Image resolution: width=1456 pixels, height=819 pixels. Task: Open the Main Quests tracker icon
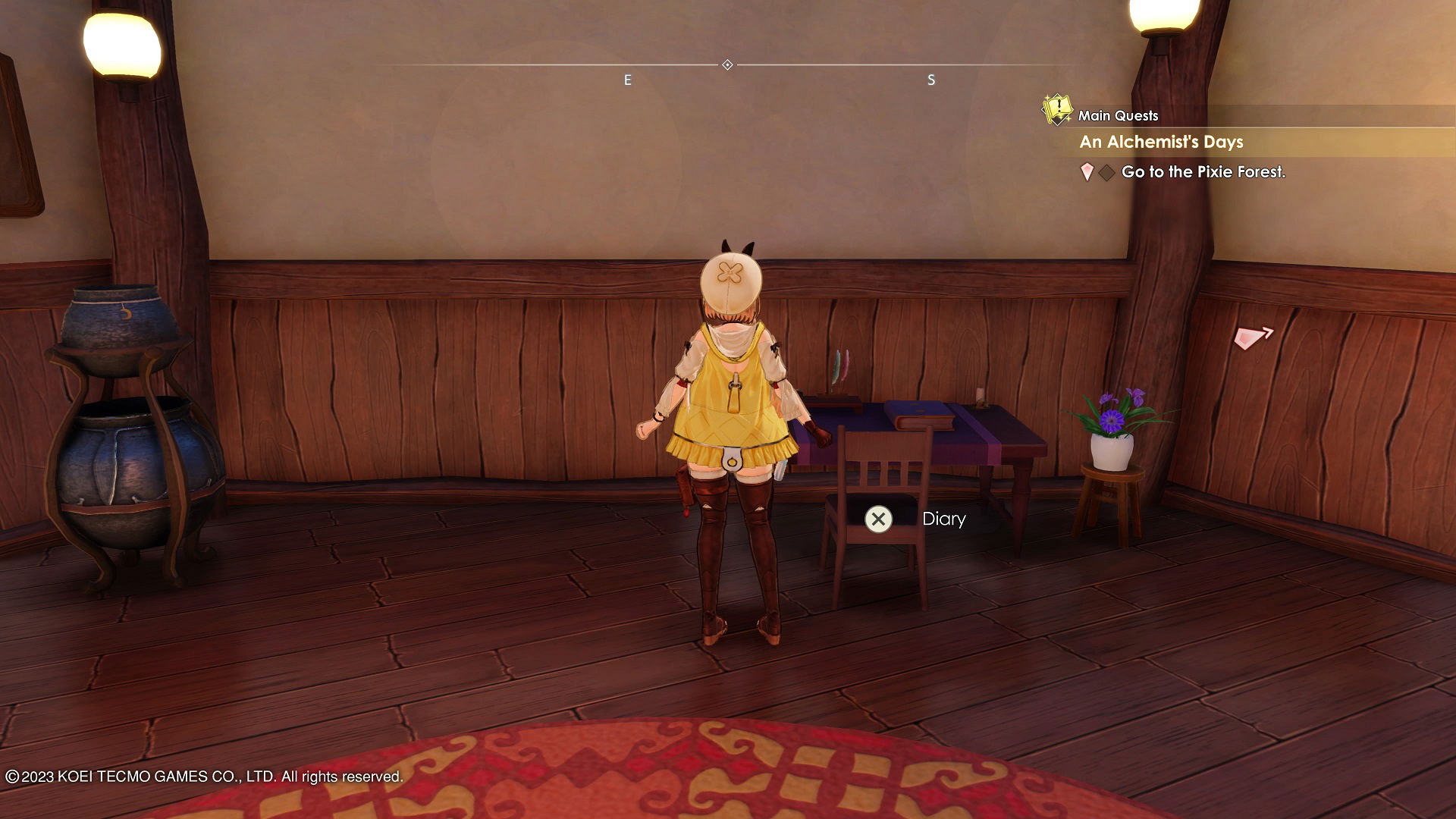tap(1056, 110)
